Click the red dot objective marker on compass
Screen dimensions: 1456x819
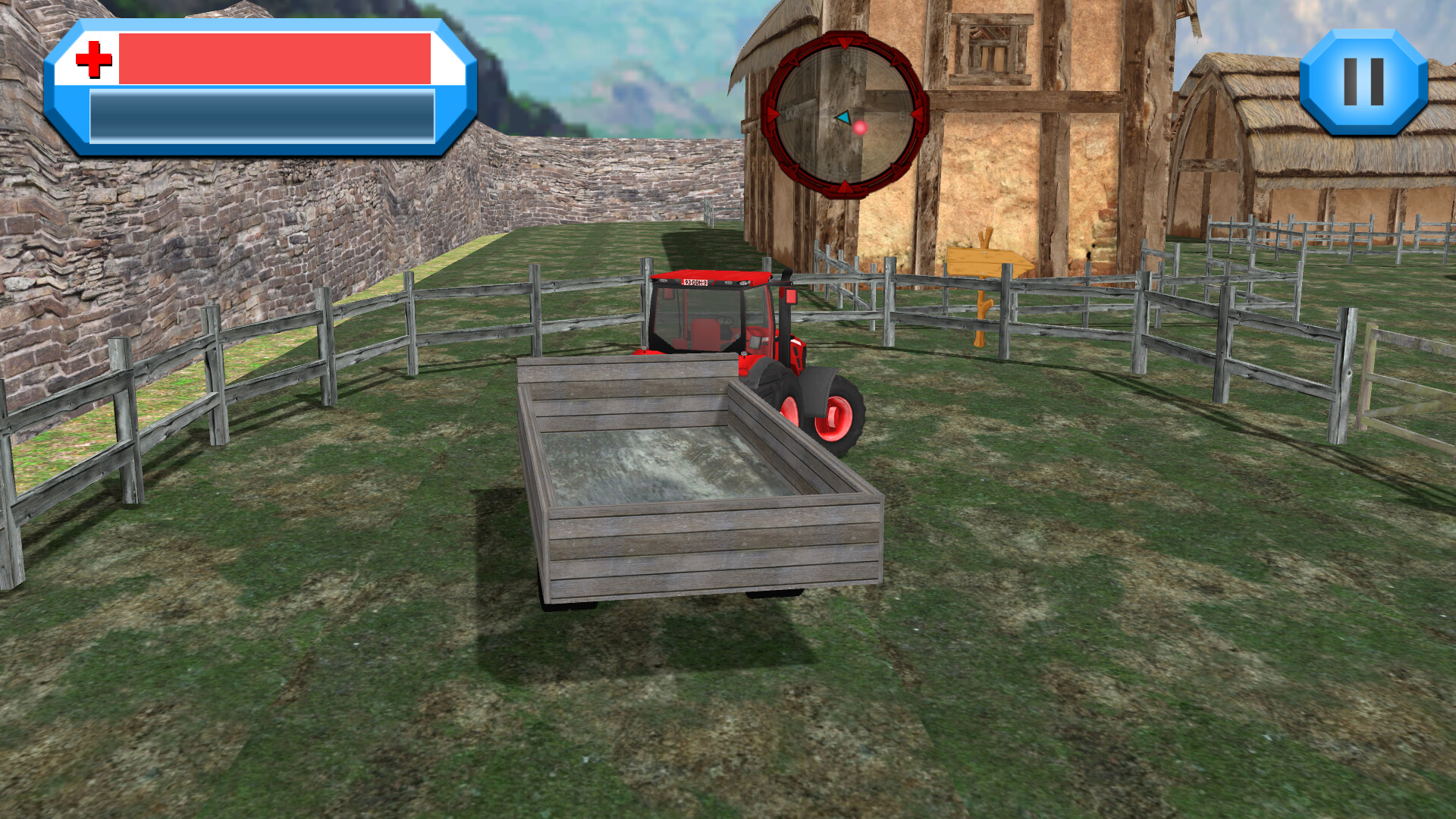pyautogui.click(x=860, y=127)
